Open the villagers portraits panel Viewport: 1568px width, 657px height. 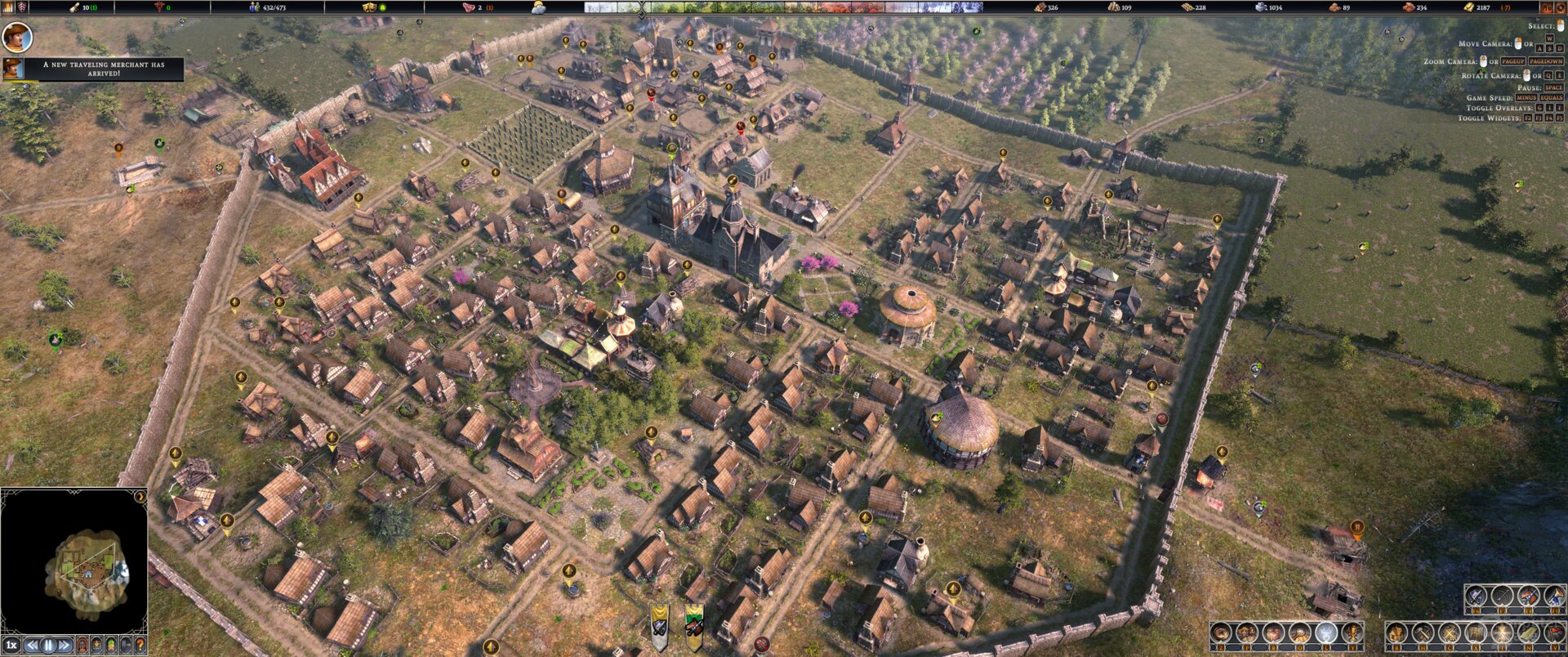click(x=1246, y=633)
